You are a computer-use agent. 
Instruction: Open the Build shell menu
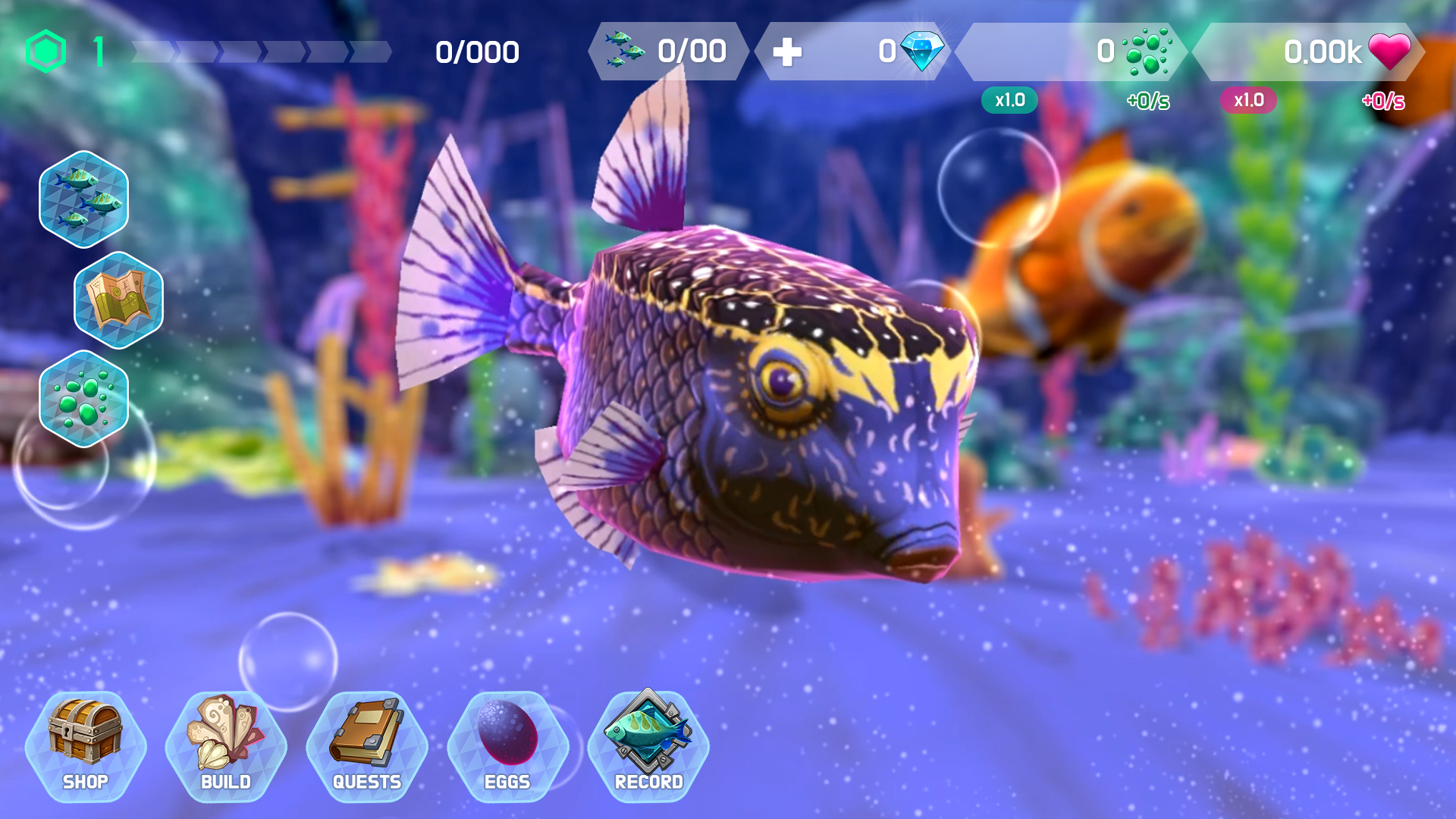(x=224, y=747)
